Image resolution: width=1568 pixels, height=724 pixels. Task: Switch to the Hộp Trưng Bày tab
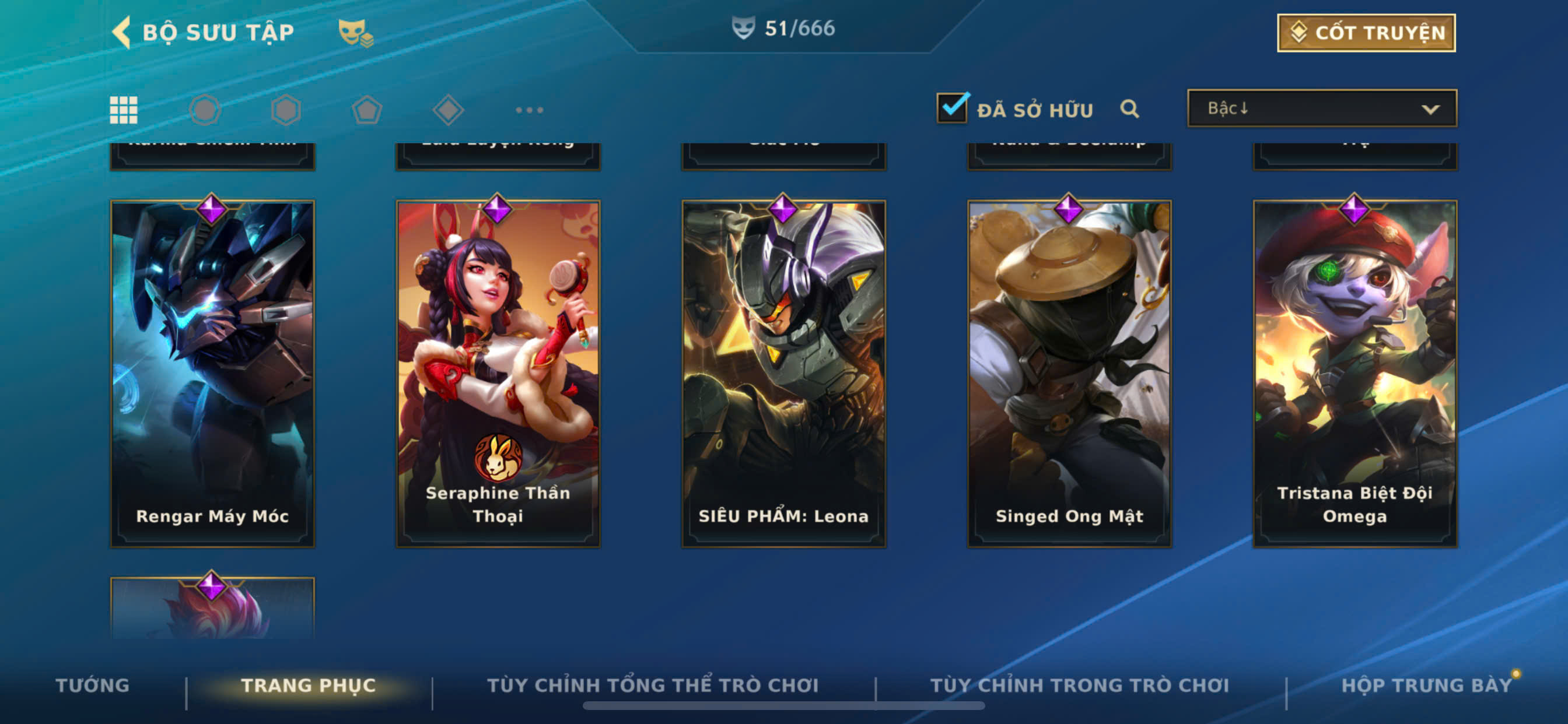(1426, 685)
